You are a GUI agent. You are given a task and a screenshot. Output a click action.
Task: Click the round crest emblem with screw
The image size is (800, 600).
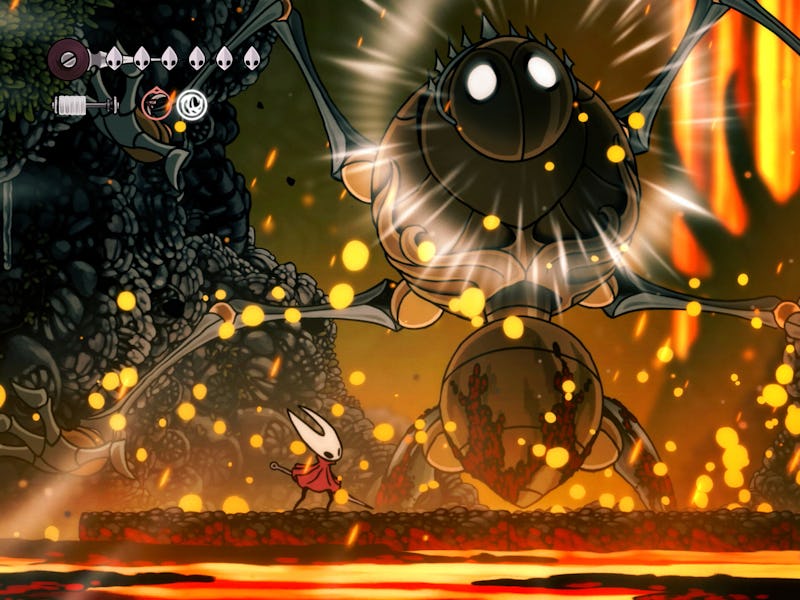pos(67,58)
